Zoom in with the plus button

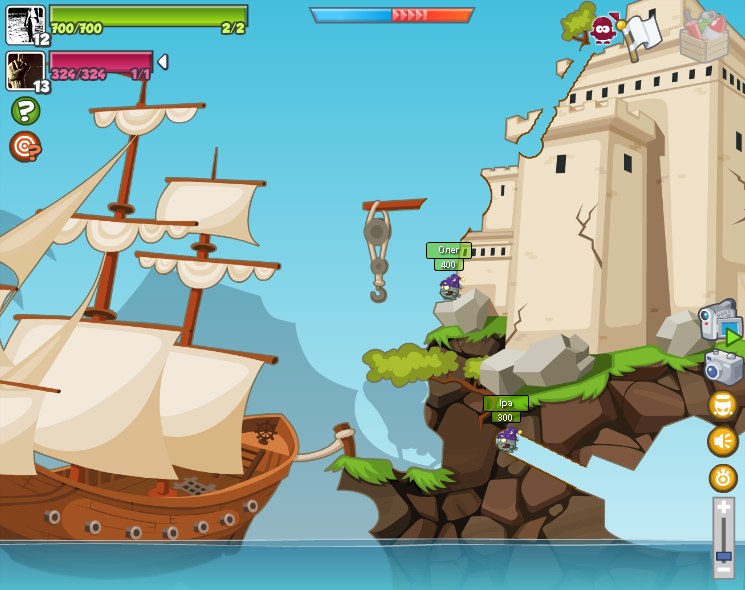click(723, 507)
